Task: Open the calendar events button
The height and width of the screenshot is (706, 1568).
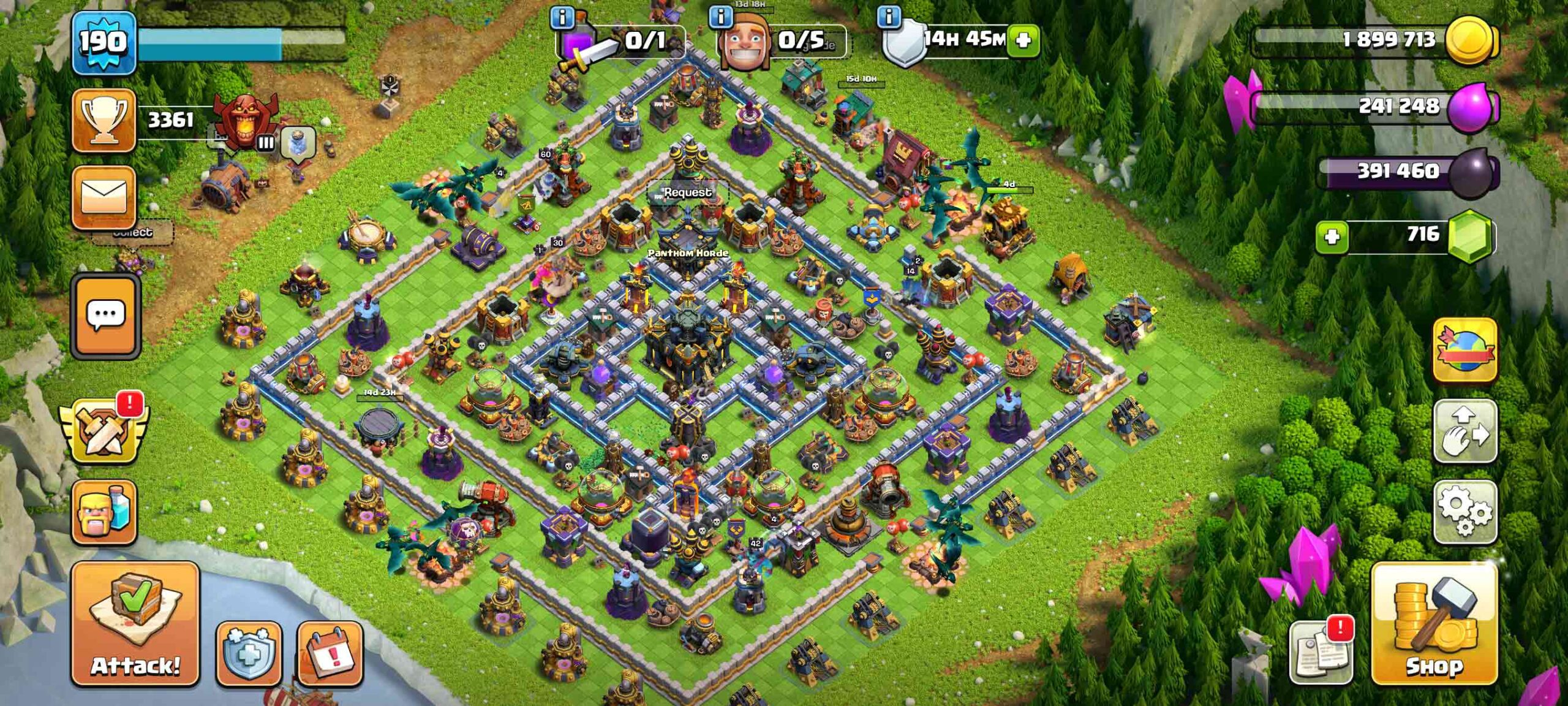Action: pyautogui.click(x=330, y=653)
